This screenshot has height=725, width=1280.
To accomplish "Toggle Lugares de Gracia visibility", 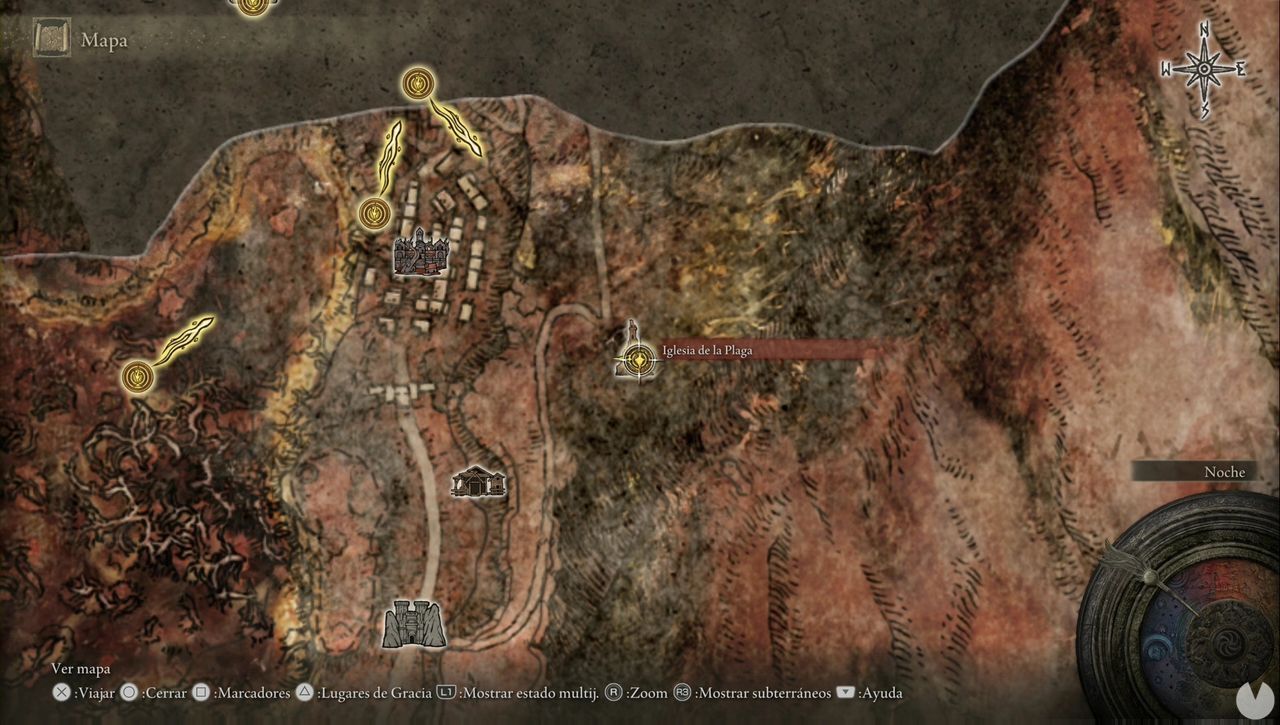I will coord(369,692).
